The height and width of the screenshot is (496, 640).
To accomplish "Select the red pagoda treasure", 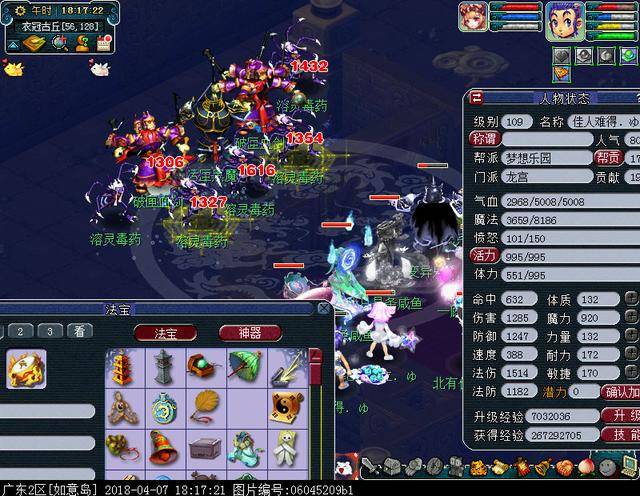I will click(x=122, y=367).
